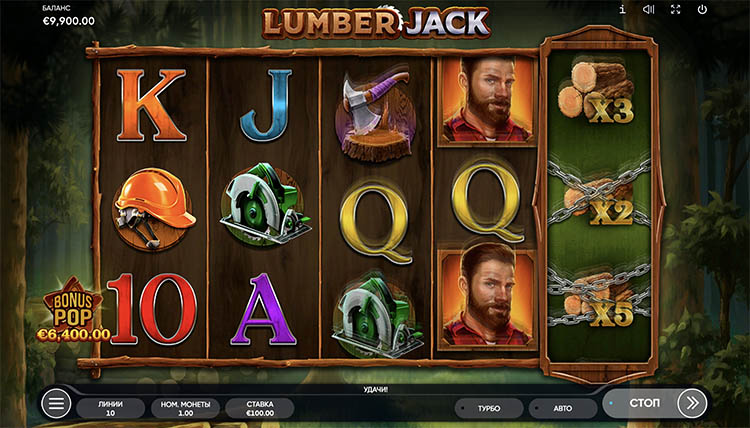Viewport: 750px width, 428px height.
Task: Open the hamburger menu
Action: [x=56, y=404]
